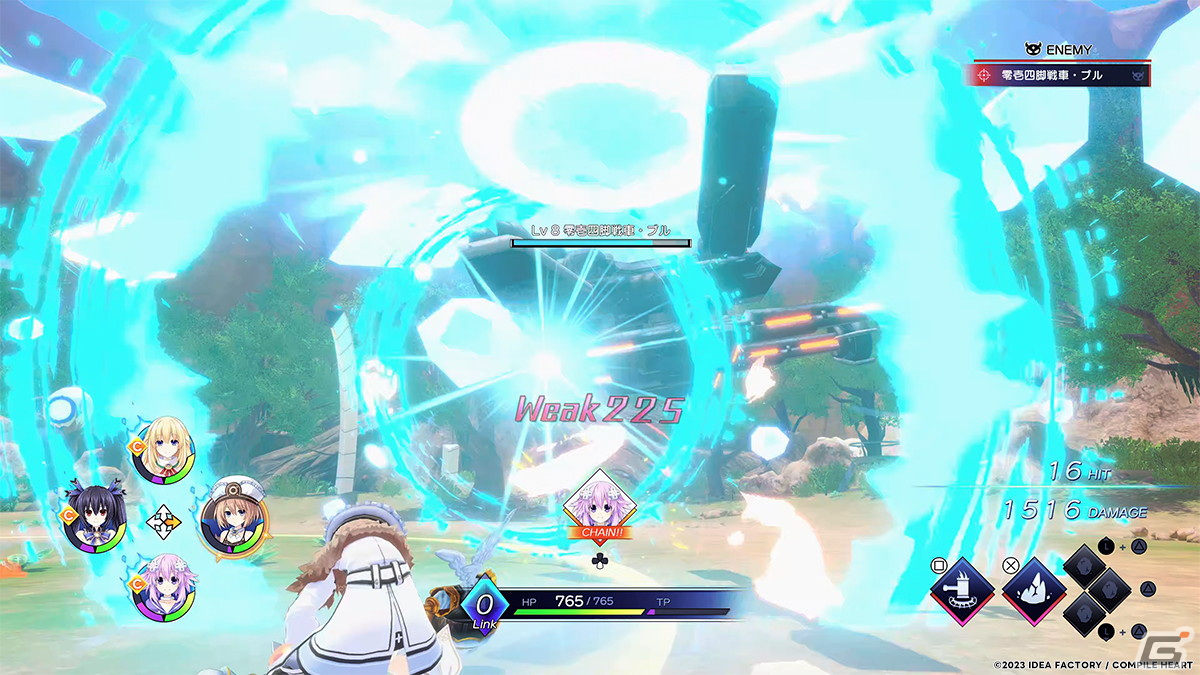
Task: Click the Link gauge diamond
Action: [485, 606]
